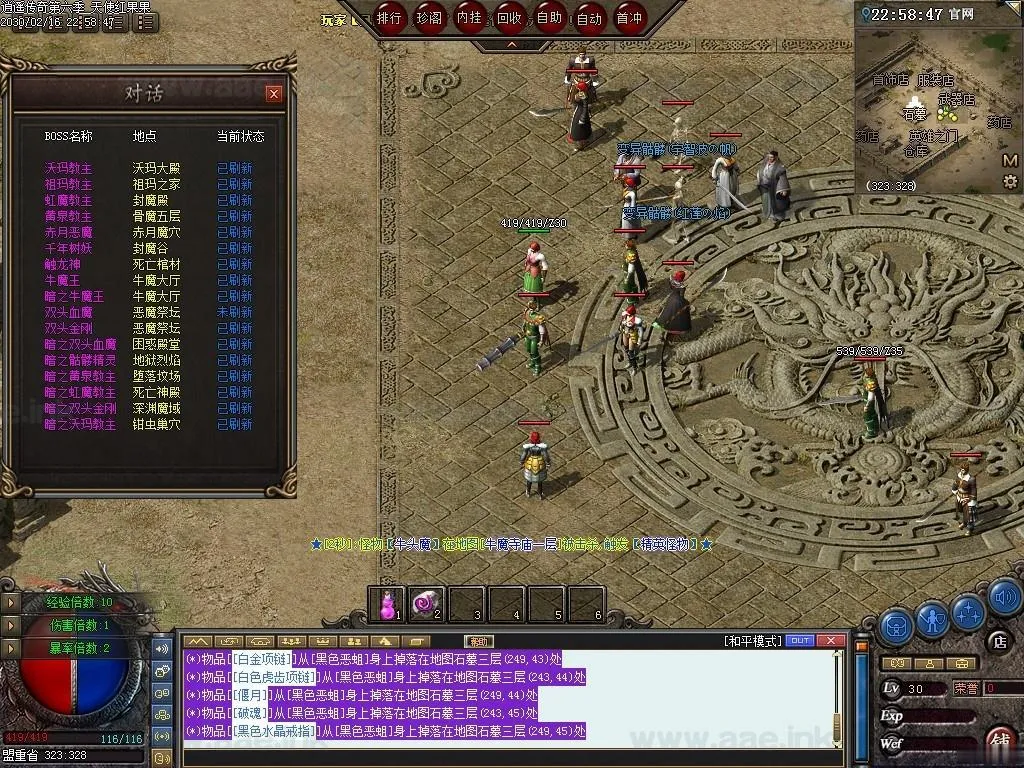Viewport: 1024px width, 768px height.
Task: Click the blue character figure icon
Action: coord(932,622)
